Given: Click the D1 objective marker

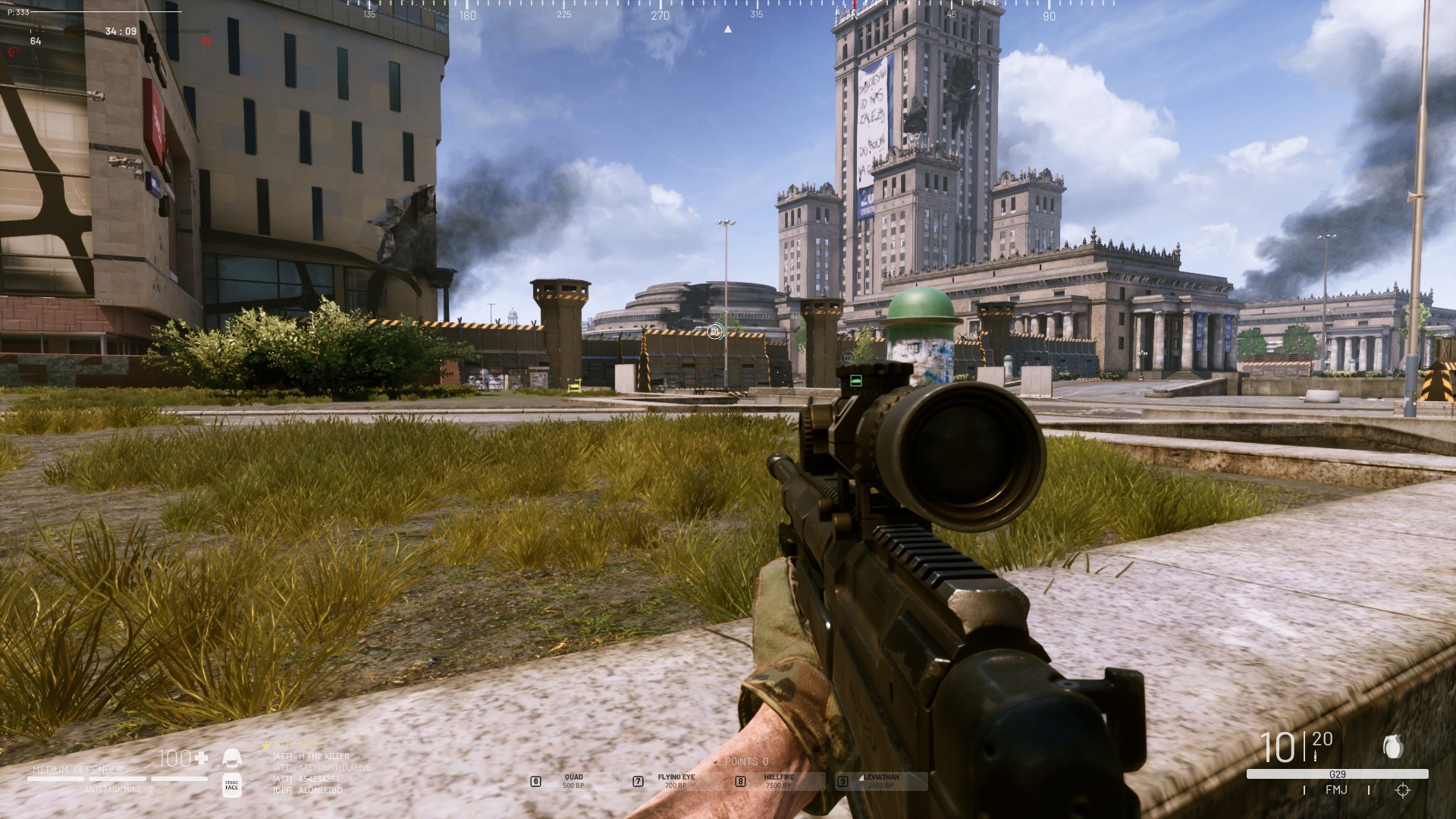Looking at the screenshot, I should 714,331.
